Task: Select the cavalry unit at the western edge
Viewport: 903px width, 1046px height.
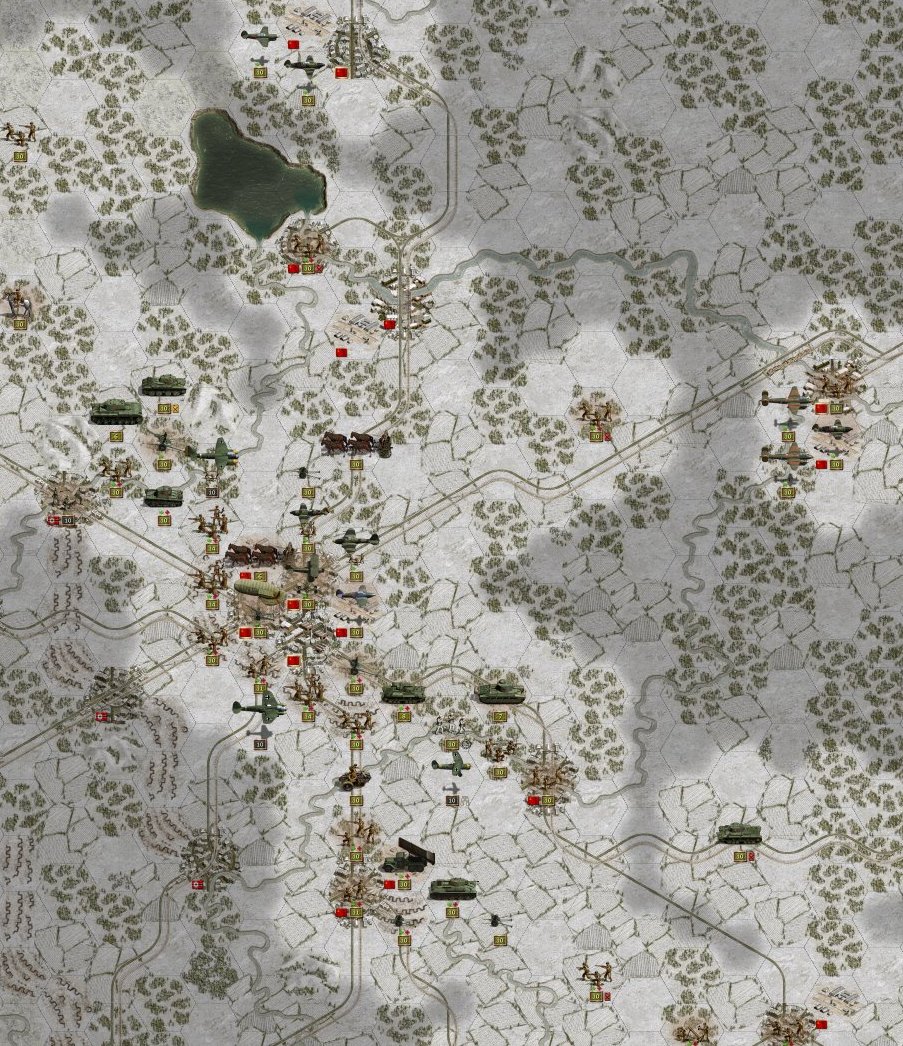Action: point(17,300)
